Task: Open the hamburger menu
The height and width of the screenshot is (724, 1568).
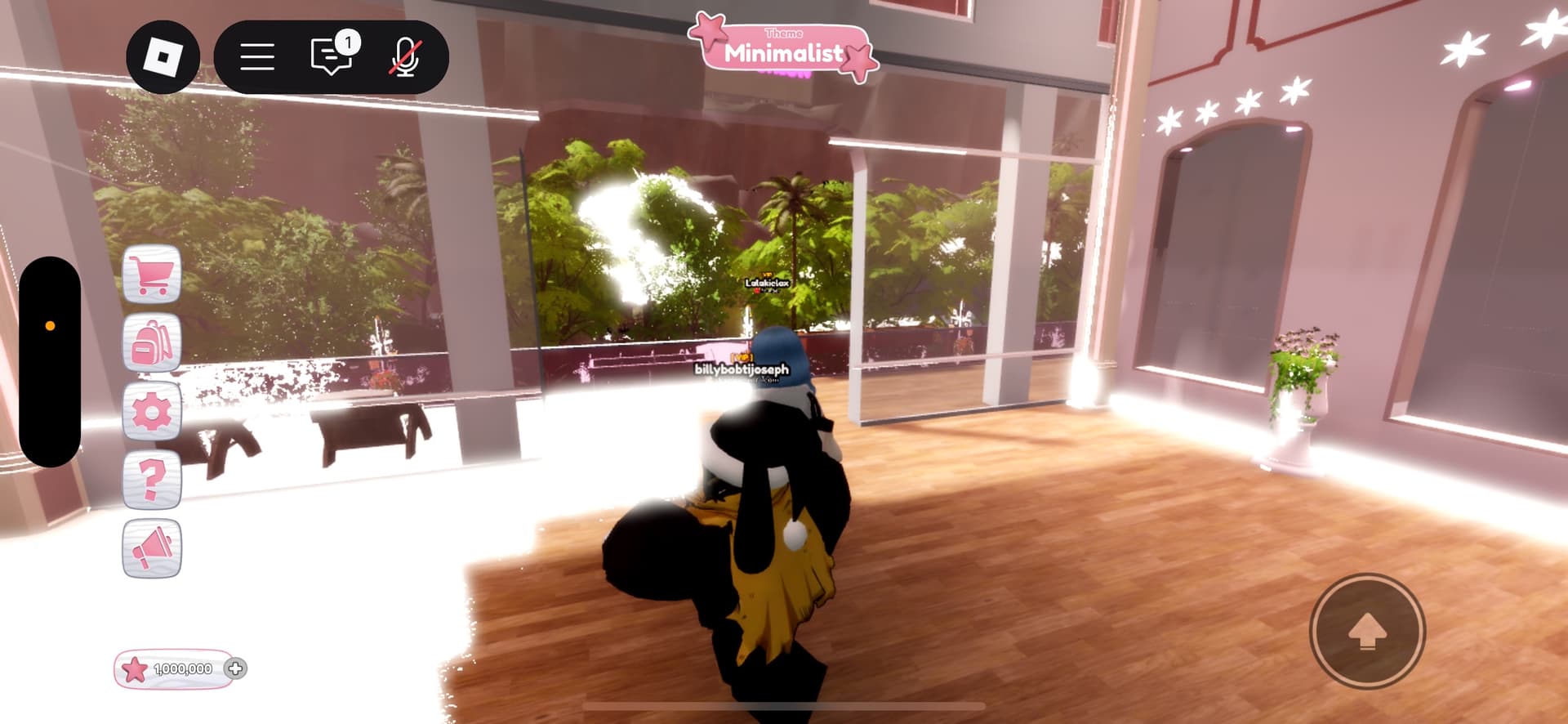Action: pyautogui.click(x=257, y=57)
